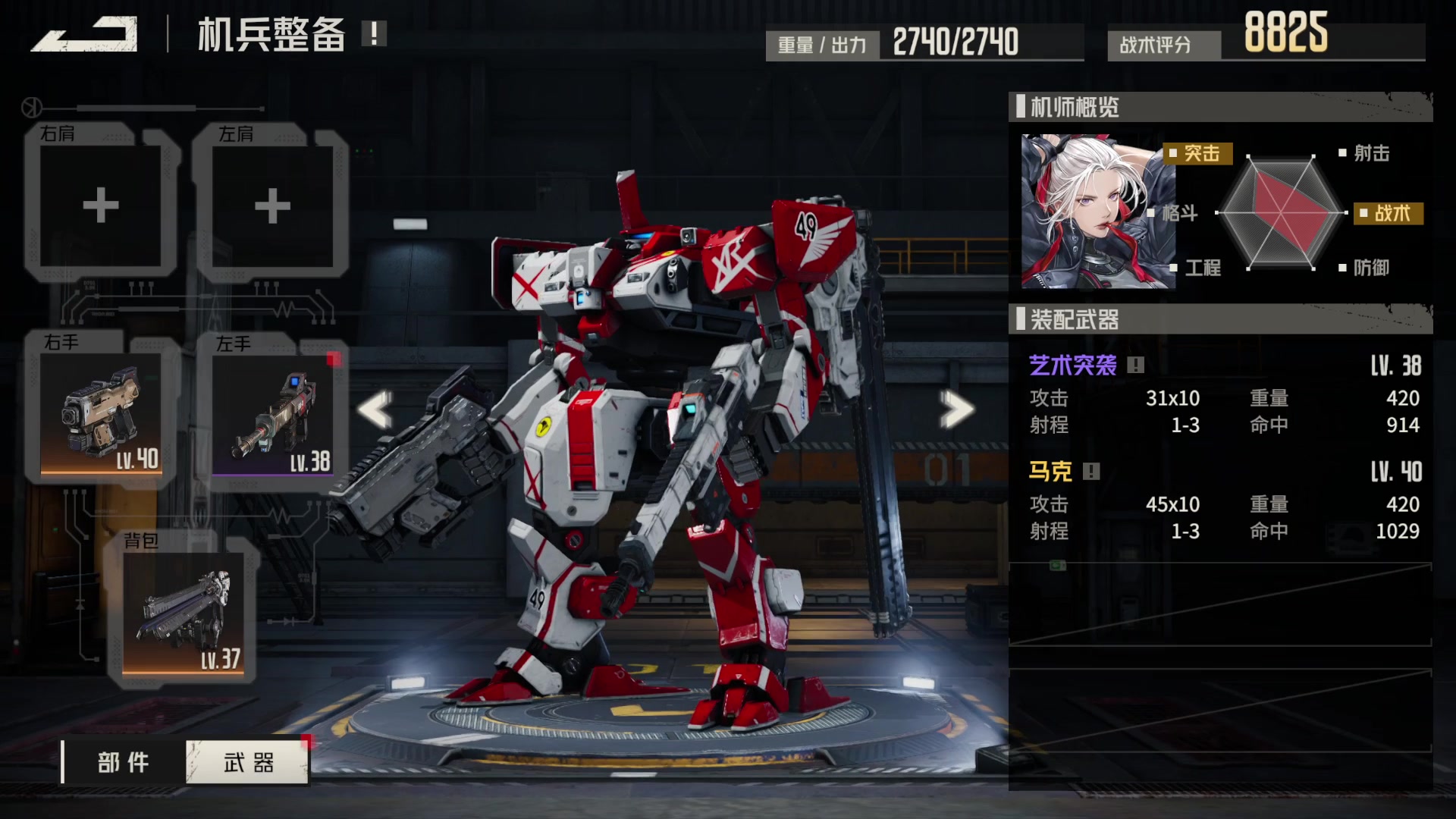1456x819 pixels.
Task: Switch to the 部件 tab
Action: point(124,762)
